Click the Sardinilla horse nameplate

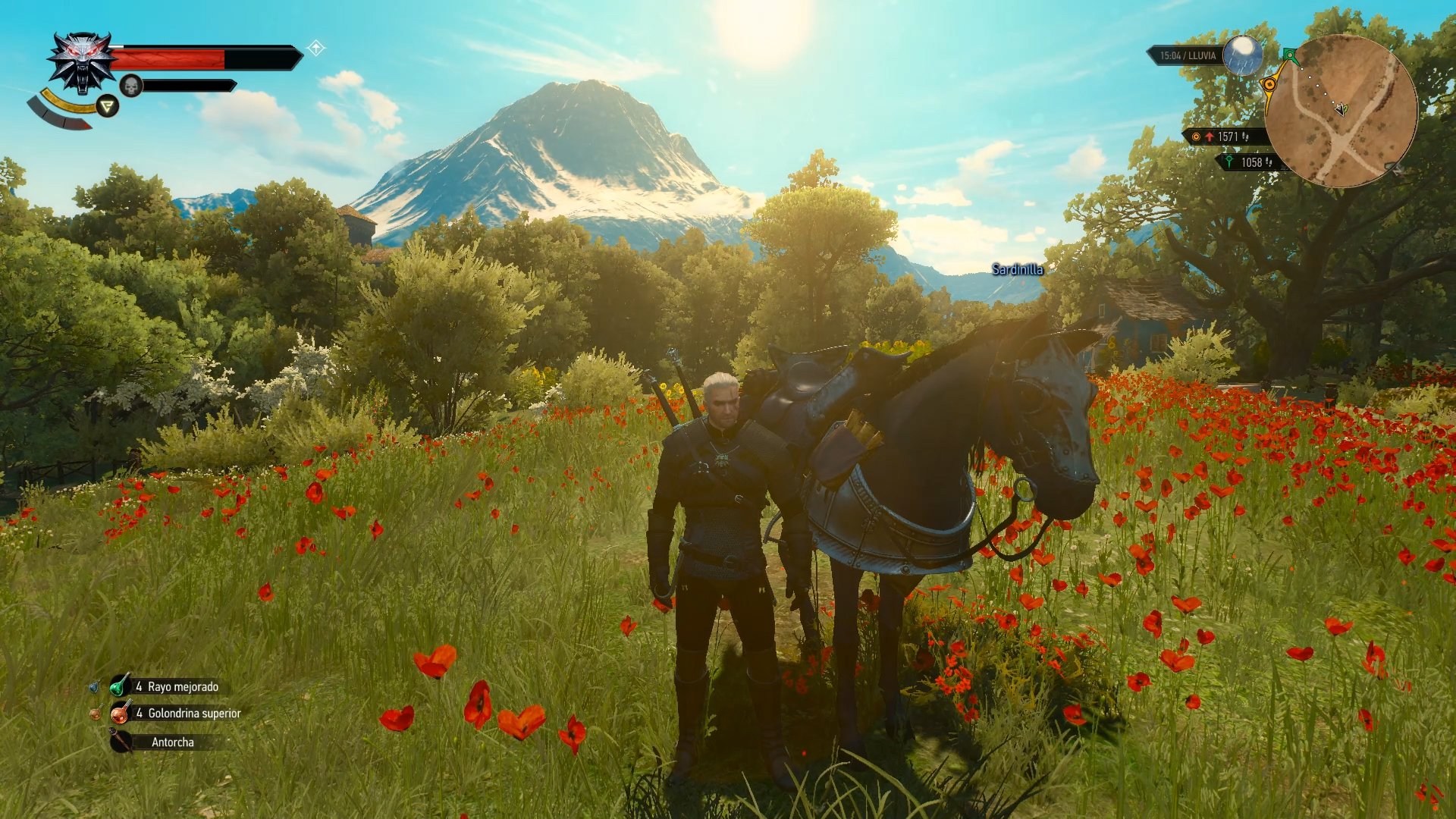1017,268
